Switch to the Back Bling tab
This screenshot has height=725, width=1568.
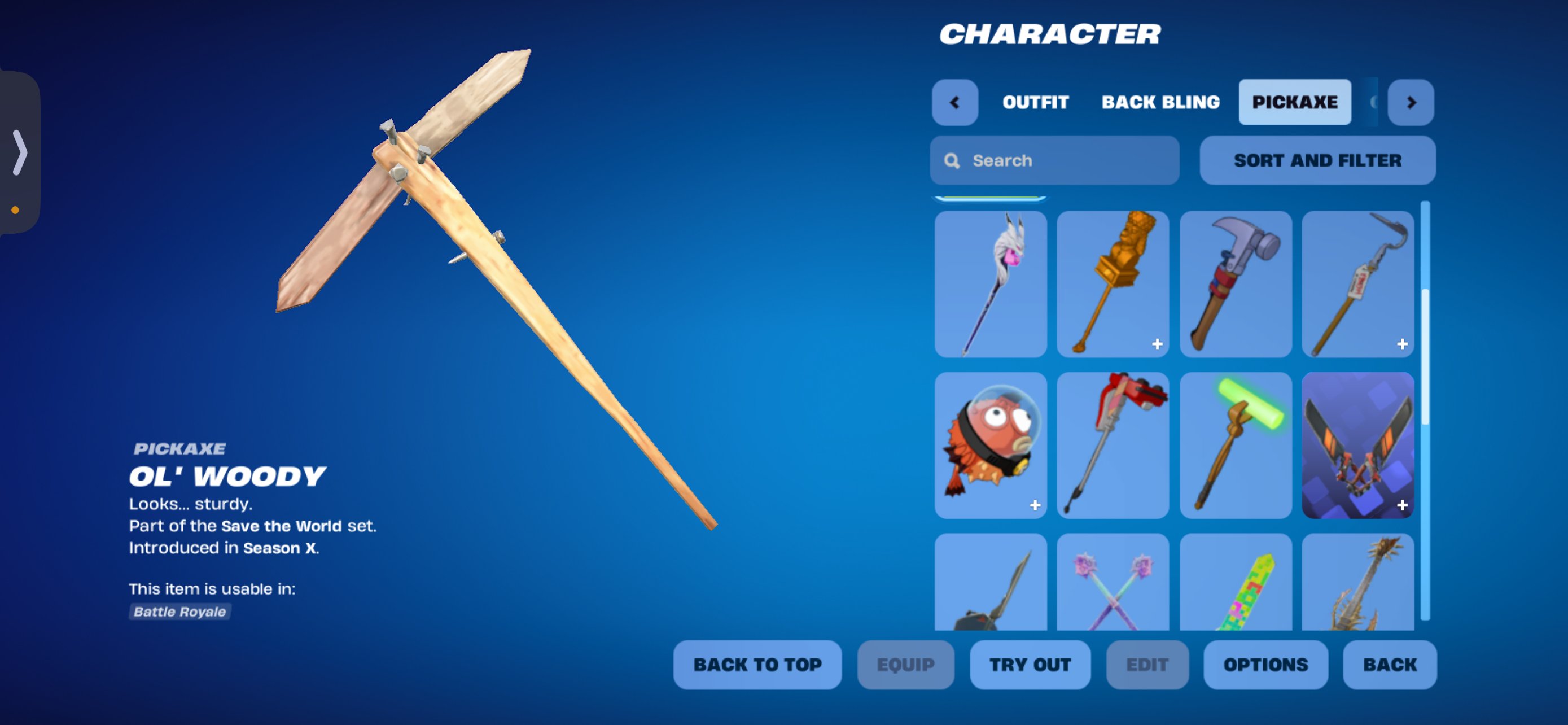pyautogui.click(x=1159, y=102)
